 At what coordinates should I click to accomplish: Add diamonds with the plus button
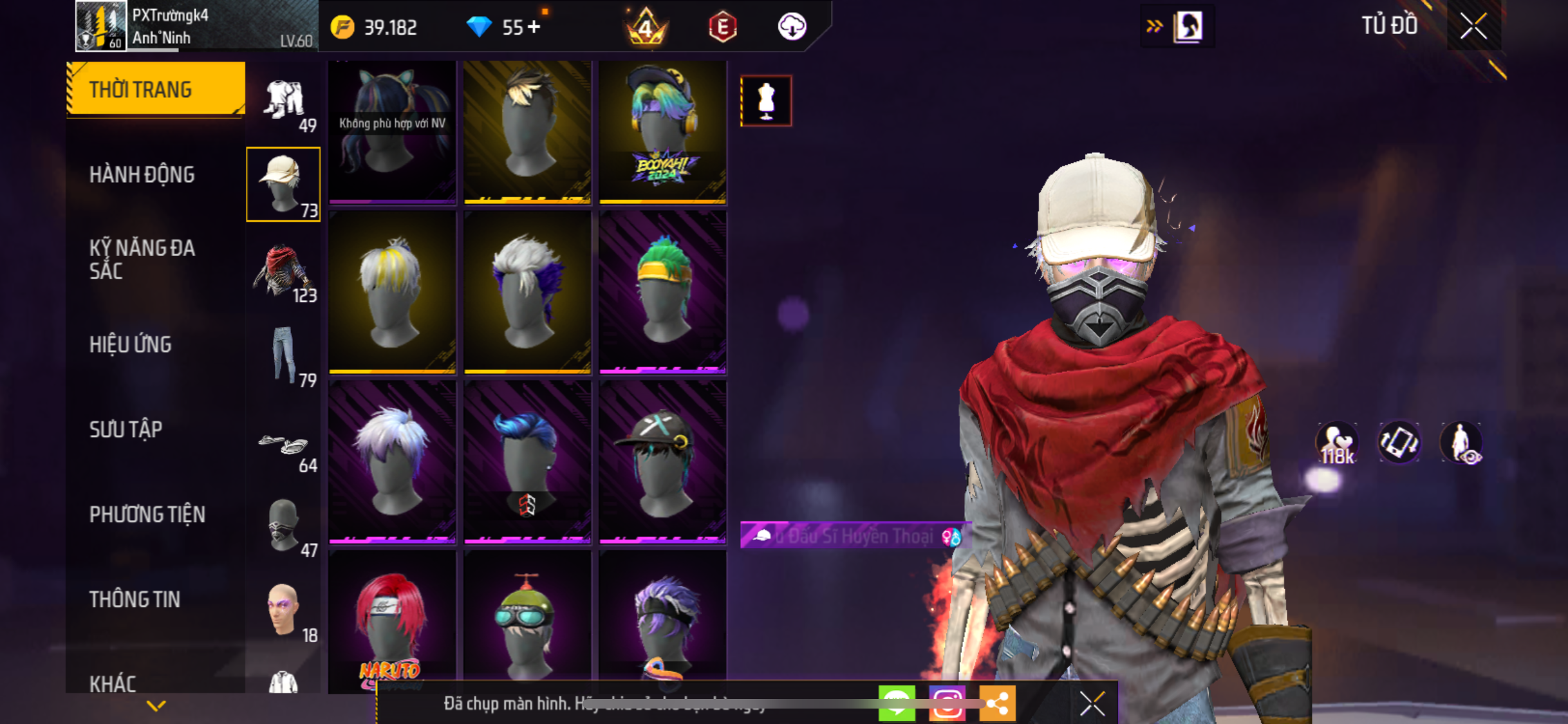click(534, 27)
